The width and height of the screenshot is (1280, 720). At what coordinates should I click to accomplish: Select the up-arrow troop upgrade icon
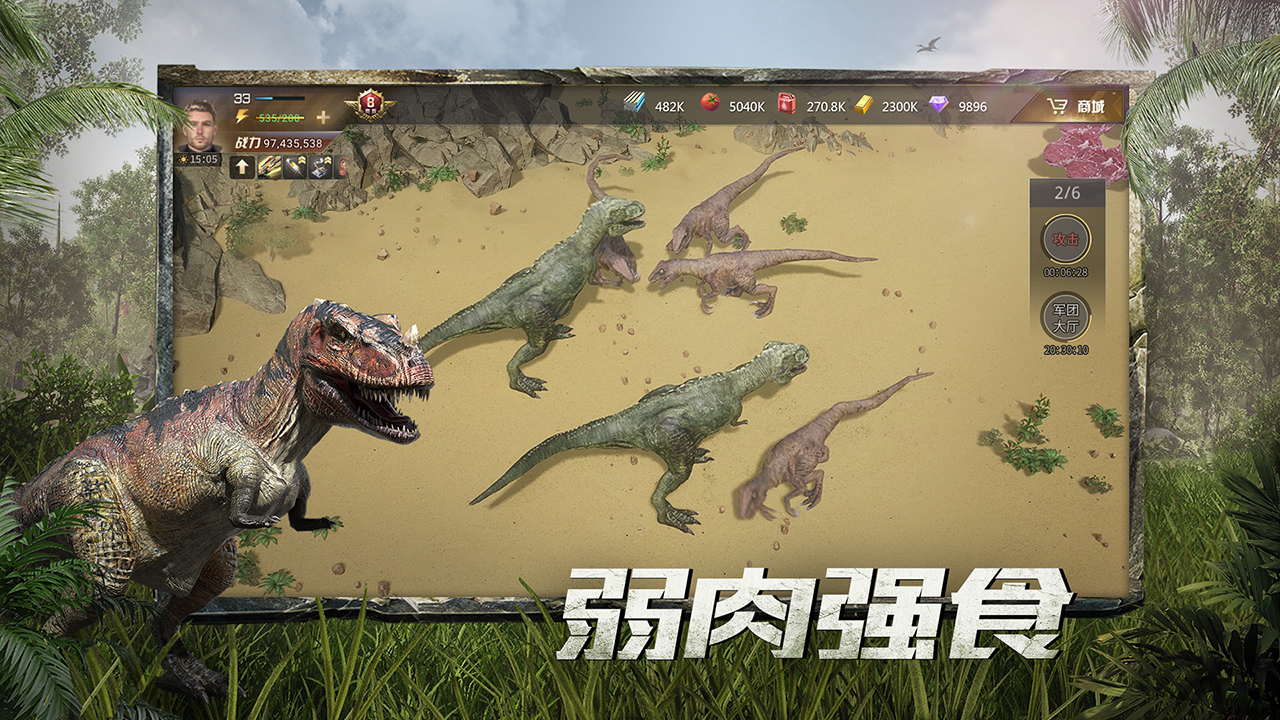[x=242, y=168]
